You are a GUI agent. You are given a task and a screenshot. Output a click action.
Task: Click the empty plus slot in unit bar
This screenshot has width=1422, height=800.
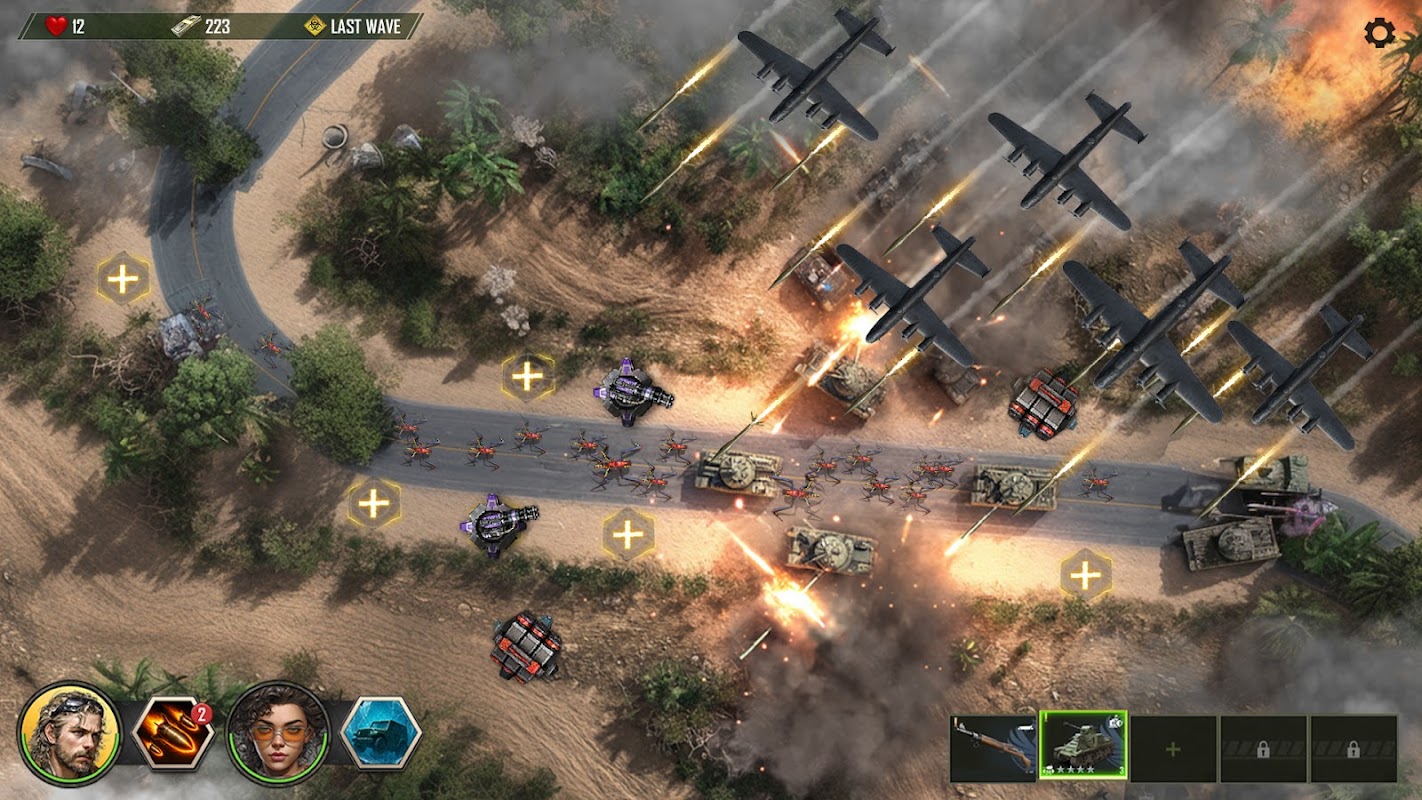coord(1173,748)
